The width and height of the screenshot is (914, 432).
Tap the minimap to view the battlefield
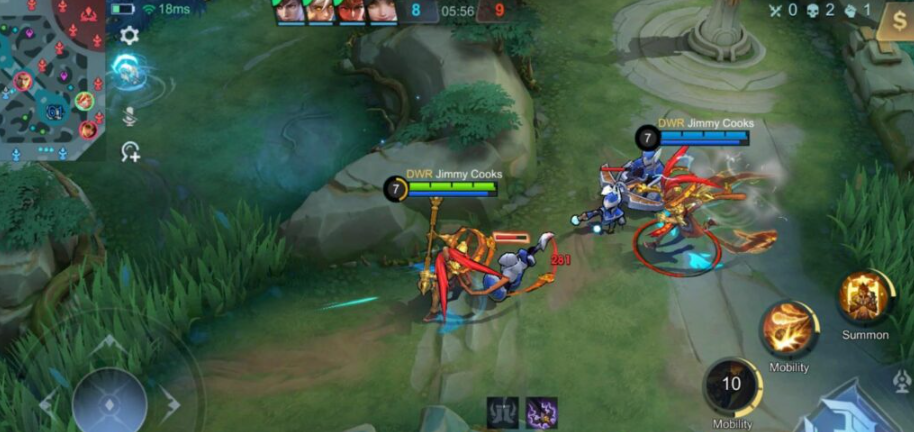[x=52, y=78]
